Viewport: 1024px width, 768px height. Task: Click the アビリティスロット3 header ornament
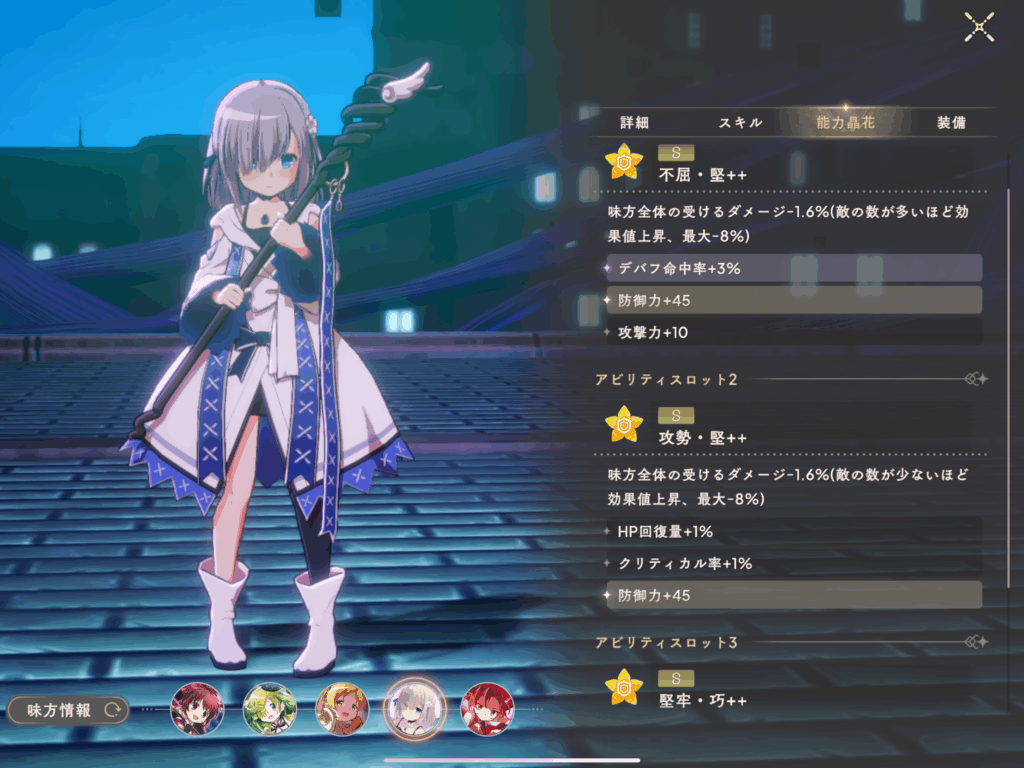(x=976, y=642)
